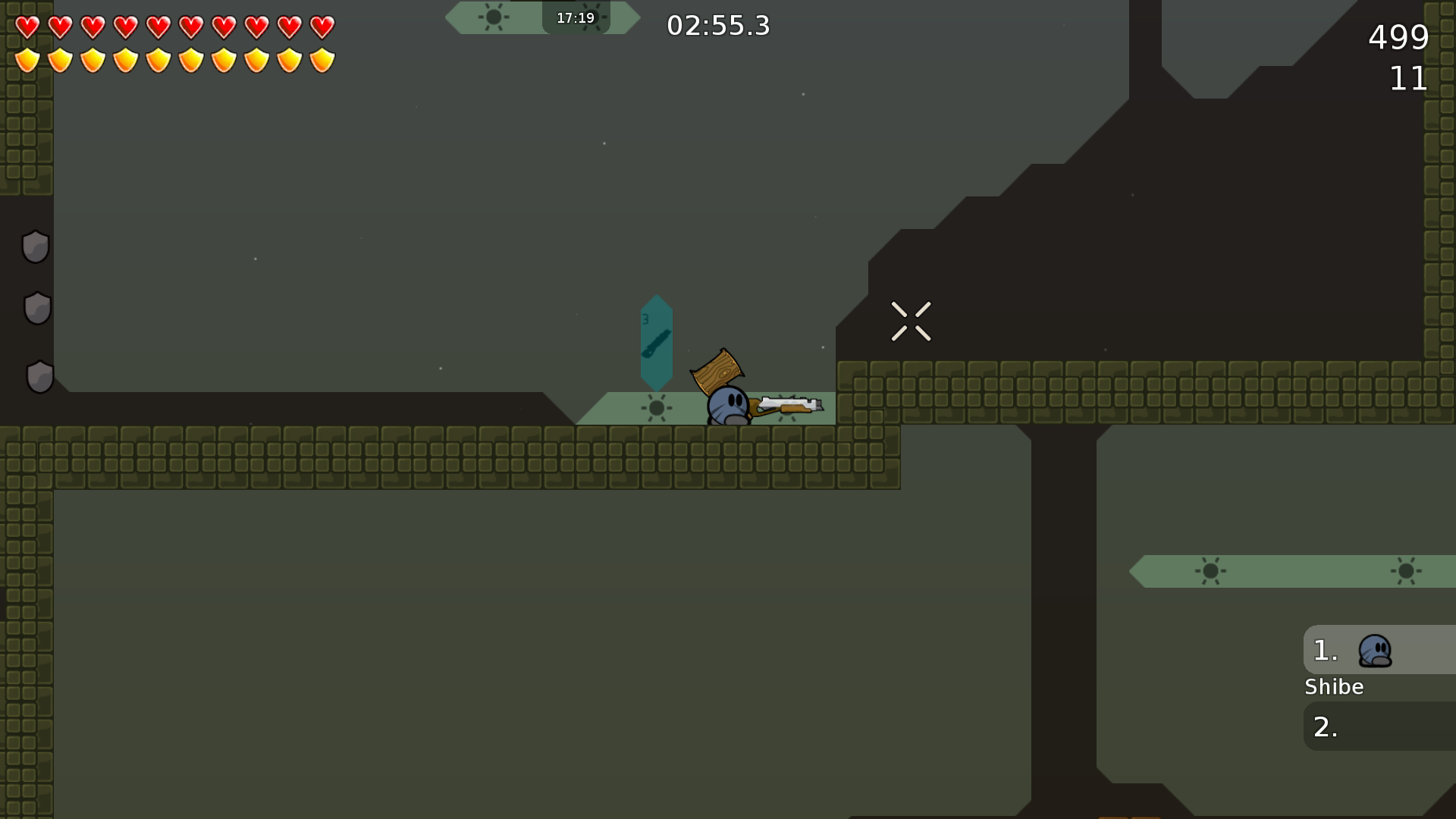Click the sun icon on the small platform
The width and height of the screenshot is (1456, 819).
655,408
